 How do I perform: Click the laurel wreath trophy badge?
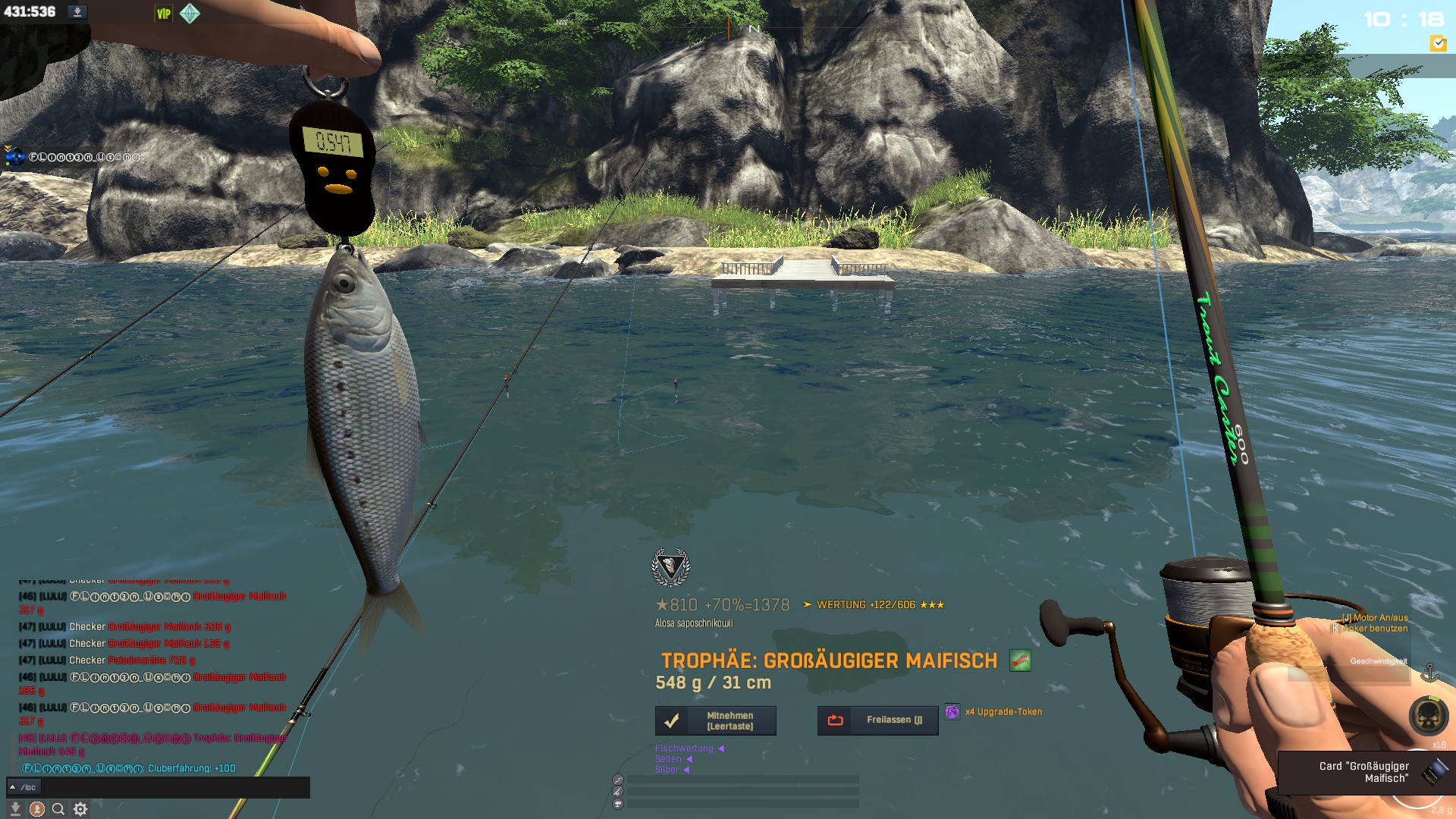tap(670, 567)
